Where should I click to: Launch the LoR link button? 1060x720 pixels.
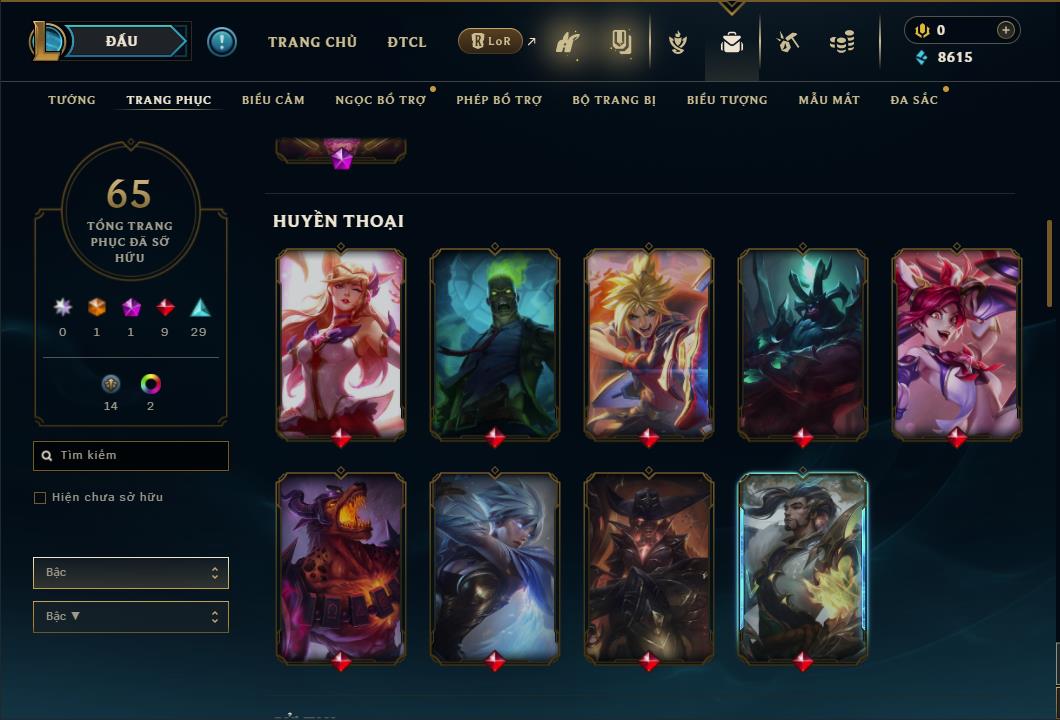pos(490,41)
